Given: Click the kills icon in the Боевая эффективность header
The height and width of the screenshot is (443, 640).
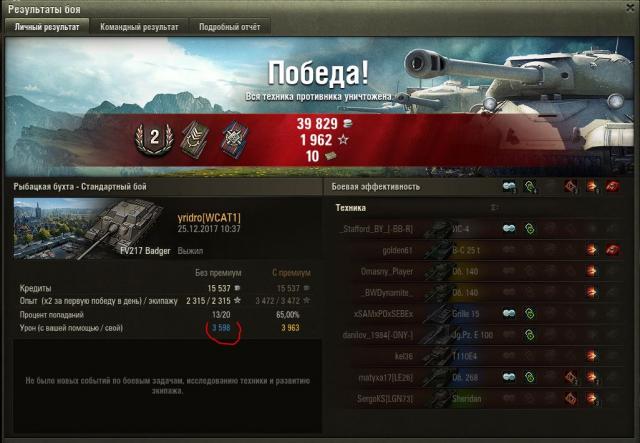Looking at the screenshot, I should coord(613,187).
